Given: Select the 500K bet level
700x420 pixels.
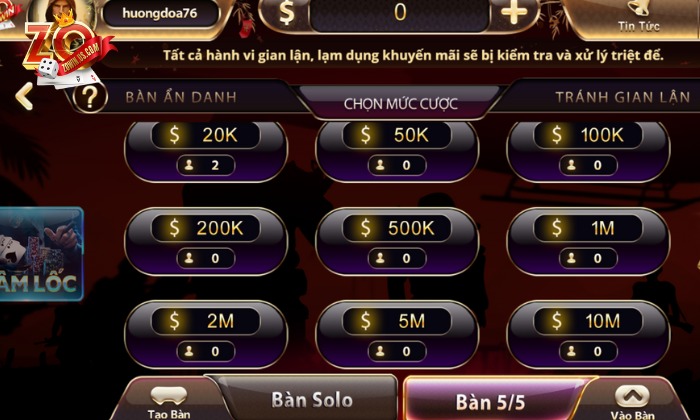Looking at the screenshot, I should (x=396, y=241).
